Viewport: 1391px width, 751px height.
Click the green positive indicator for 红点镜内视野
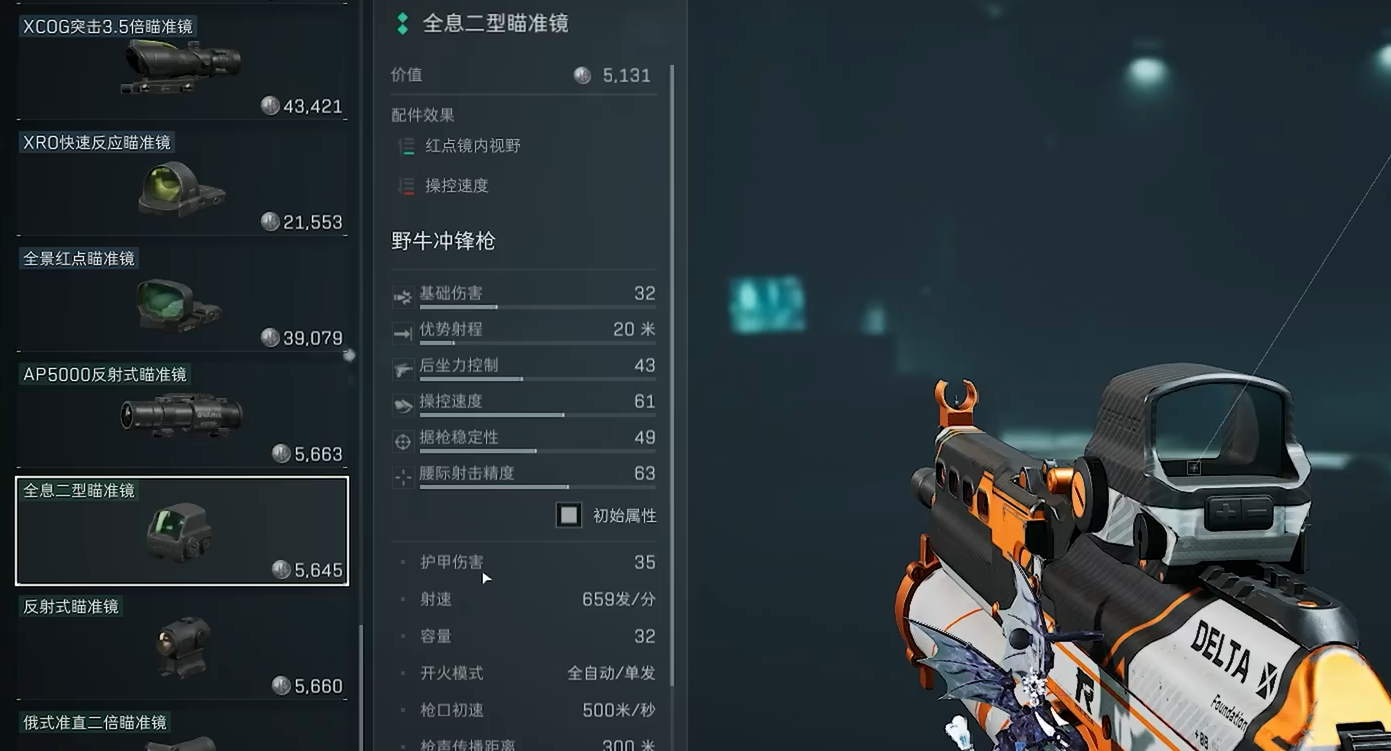pos(406,146)
